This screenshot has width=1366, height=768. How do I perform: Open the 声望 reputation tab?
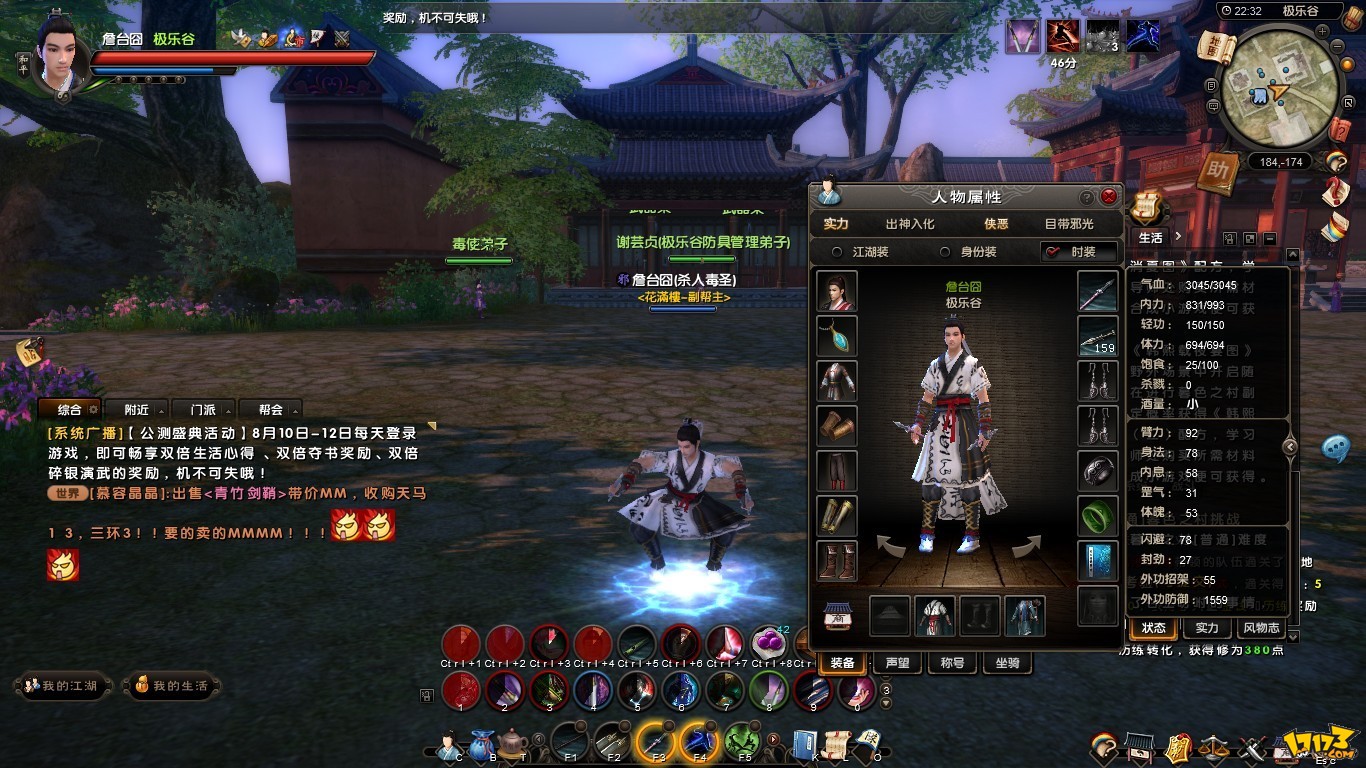click(x=897, y=663)
